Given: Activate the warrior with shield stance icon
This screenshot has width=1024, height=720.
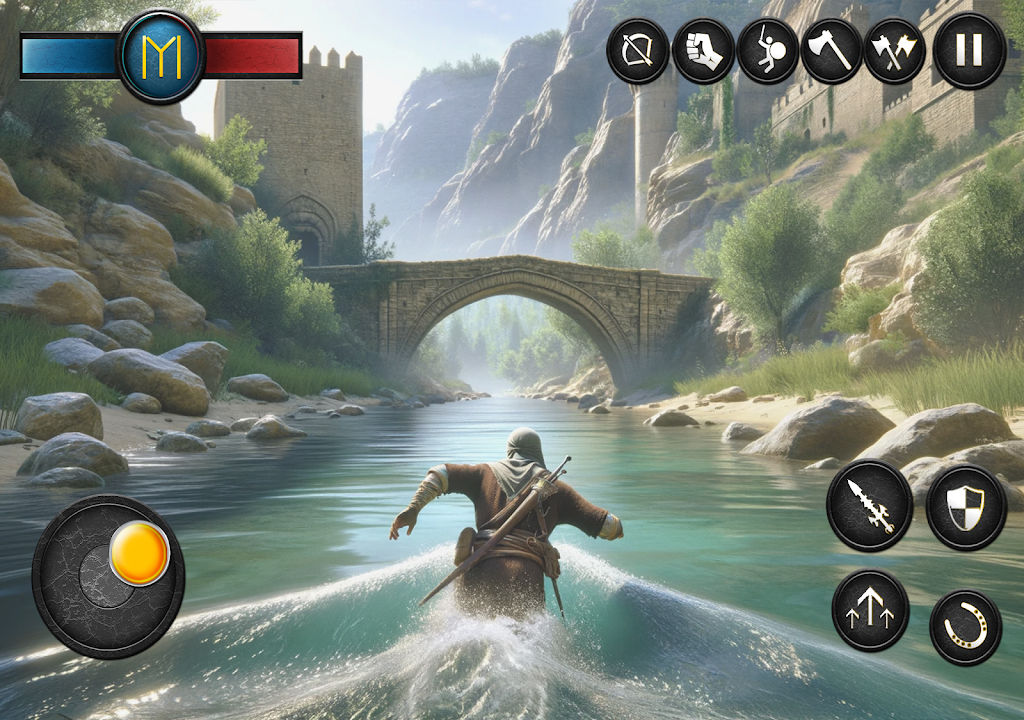Looking at the screenshot, I should 768,51.
